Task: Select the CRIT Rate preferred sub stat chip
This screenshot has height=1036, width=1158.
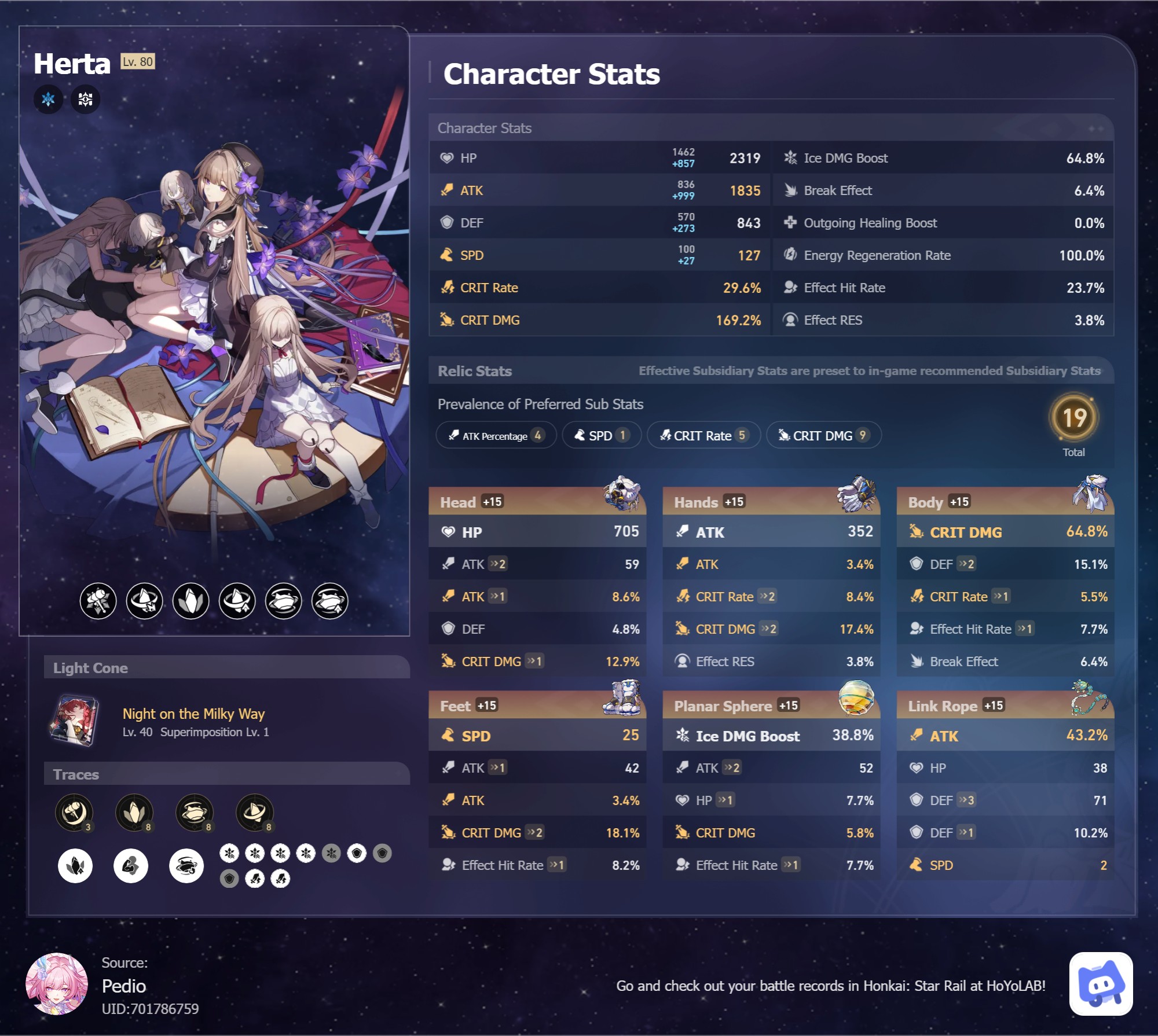Action: point(703,435)
